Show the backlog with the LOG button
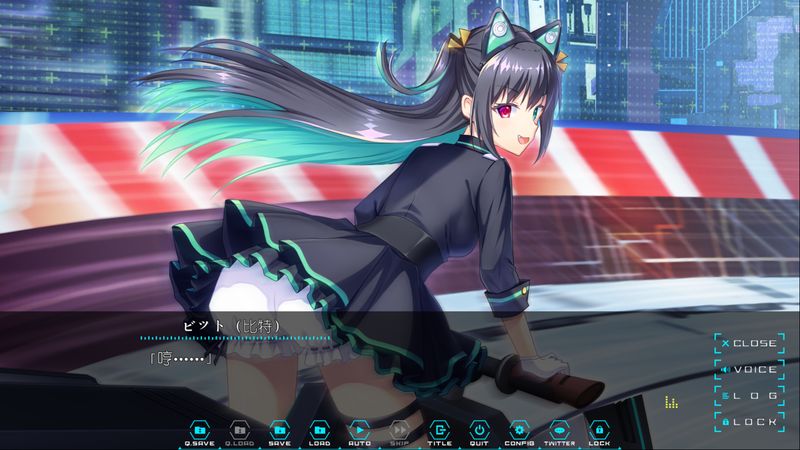The width and height of the screenshot is (800, 450). pyautogui.click(x=748, y=396)
